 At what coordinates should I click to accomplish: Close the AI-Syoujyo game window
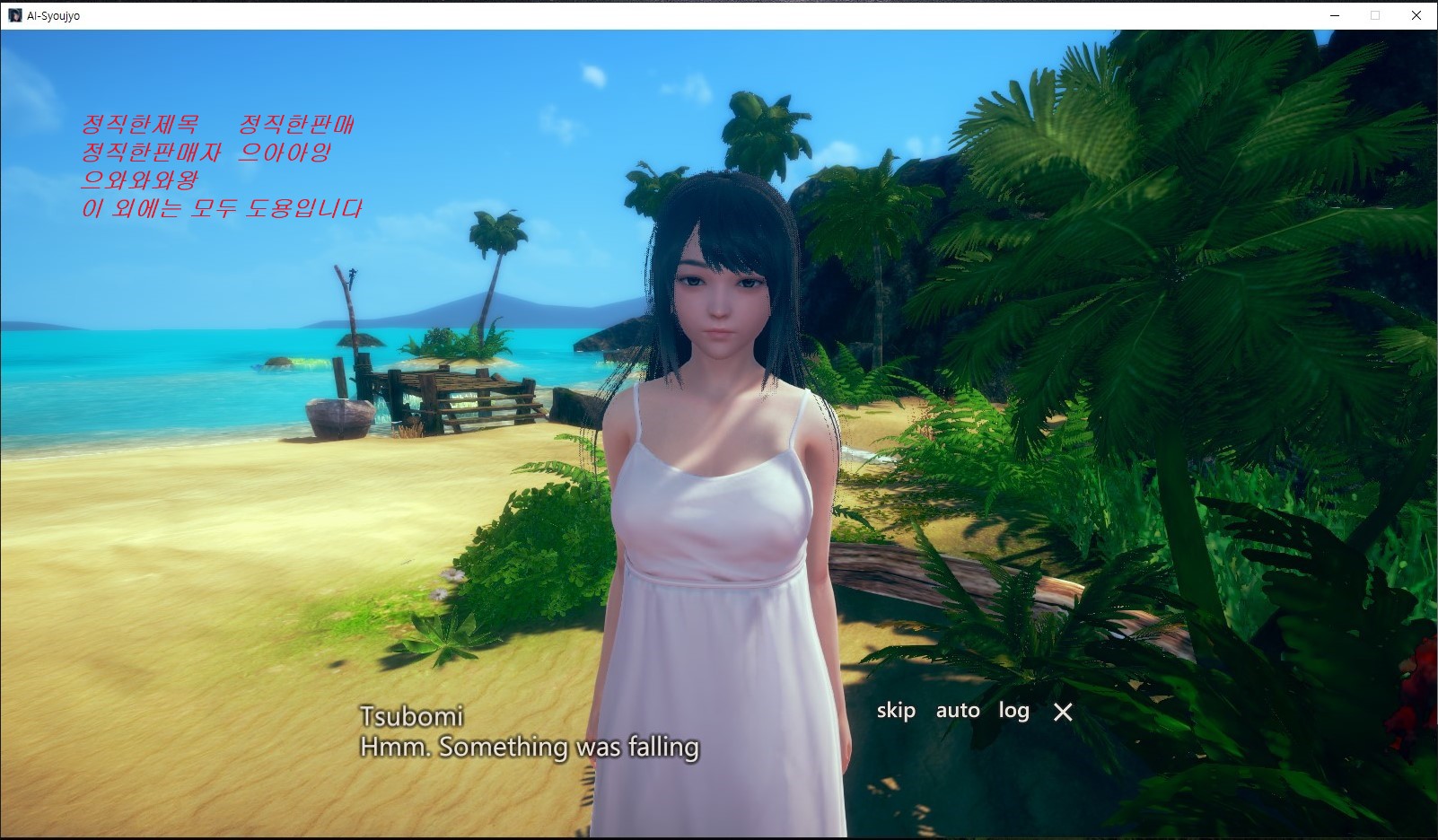[1416, 15]
